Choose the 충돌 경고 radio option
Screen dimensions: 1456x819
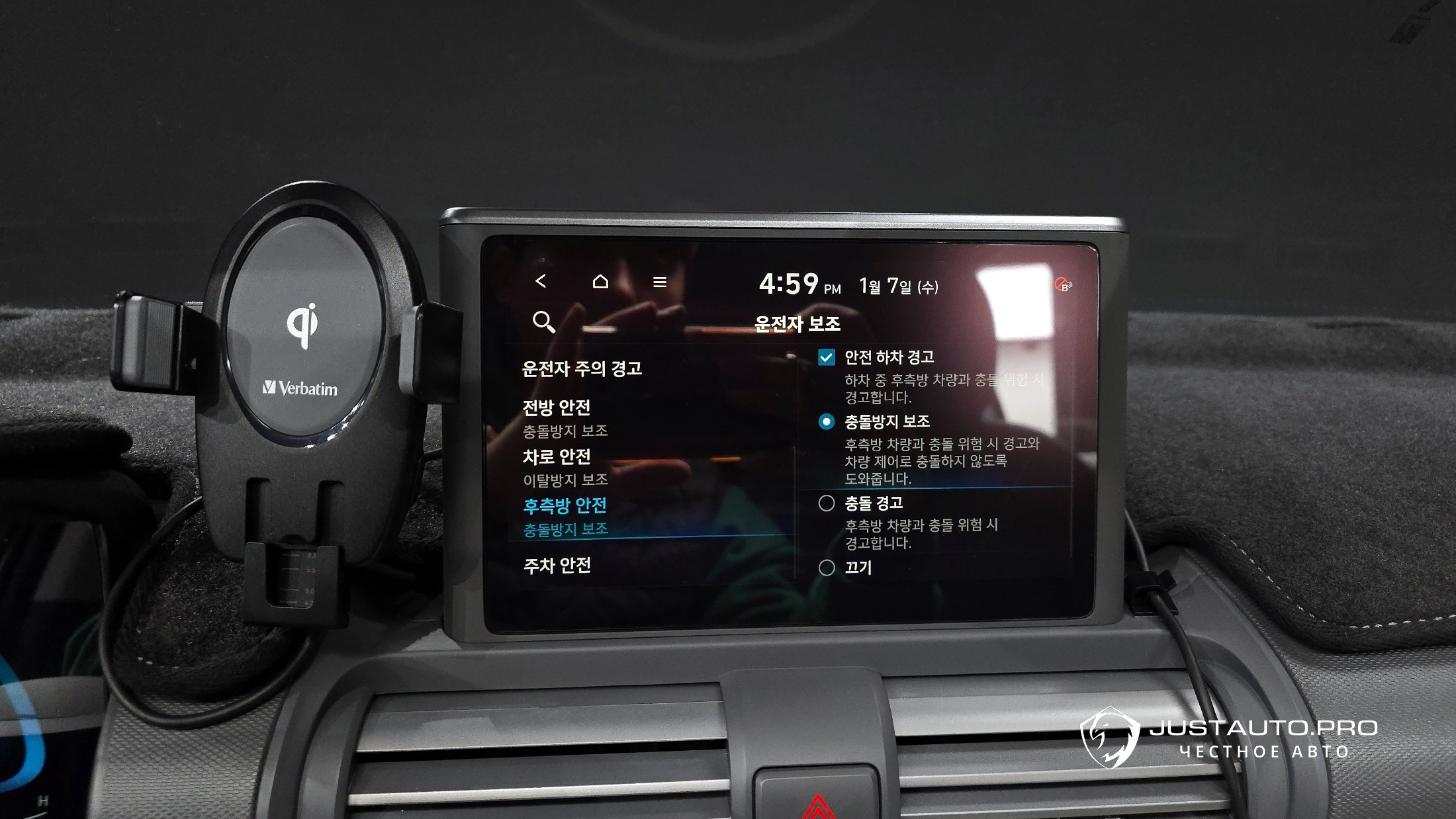(827, 503)
